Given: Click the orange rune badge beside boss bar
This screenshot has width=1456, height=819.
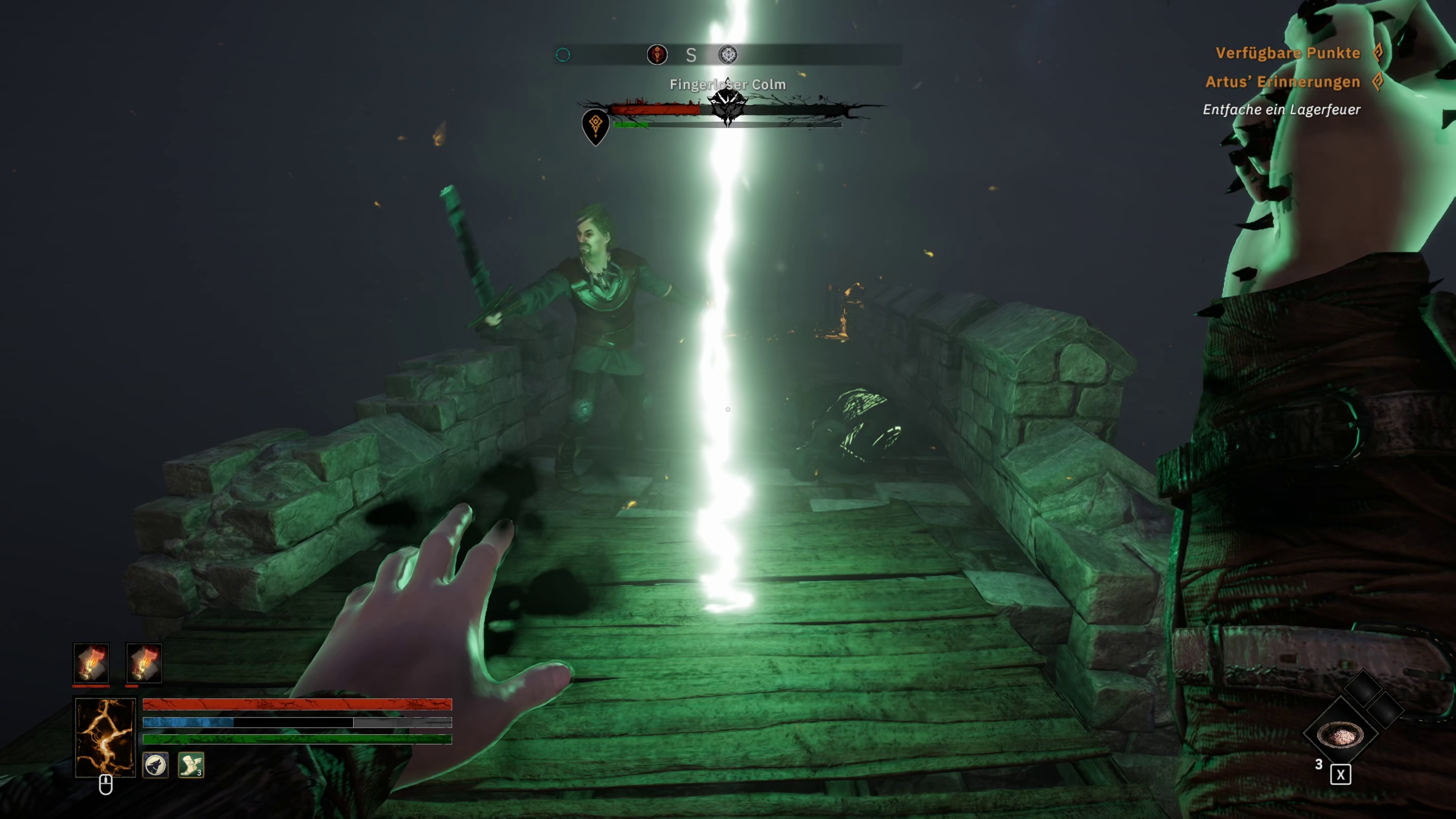Looking at the screenshot, I should tap(595, 125).
